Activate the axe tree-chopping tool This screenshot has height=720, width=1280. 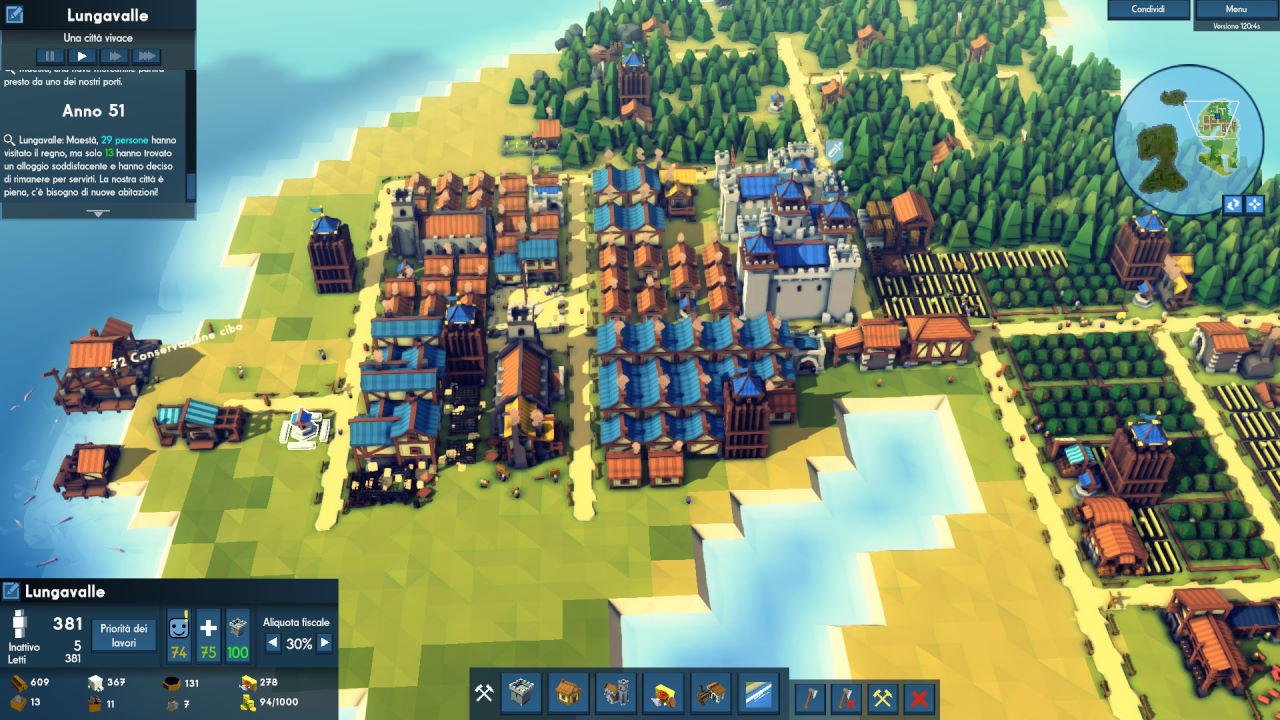[810, 697]
